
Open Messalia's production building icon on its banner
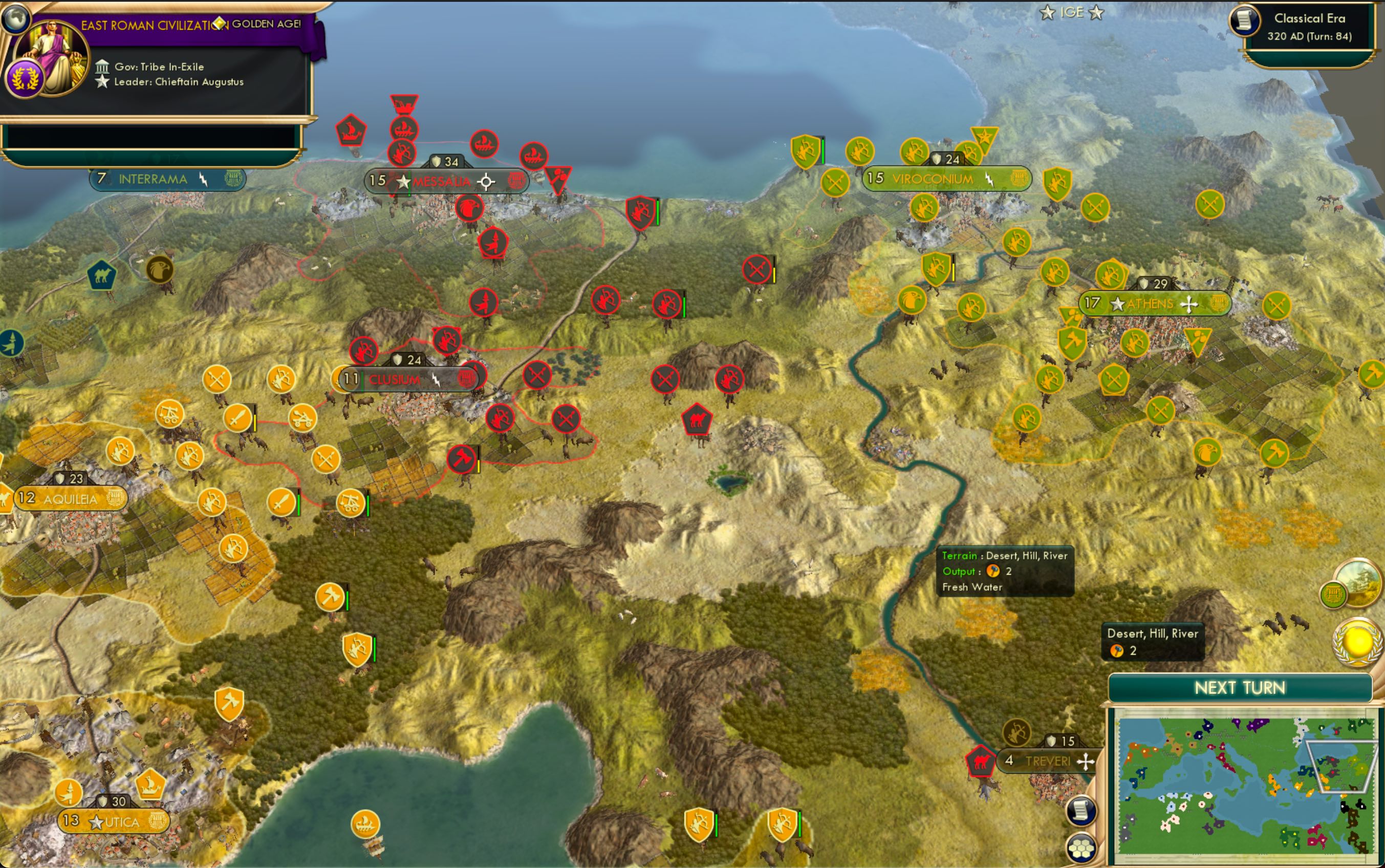pyautogui.click(x=515, y=181)
